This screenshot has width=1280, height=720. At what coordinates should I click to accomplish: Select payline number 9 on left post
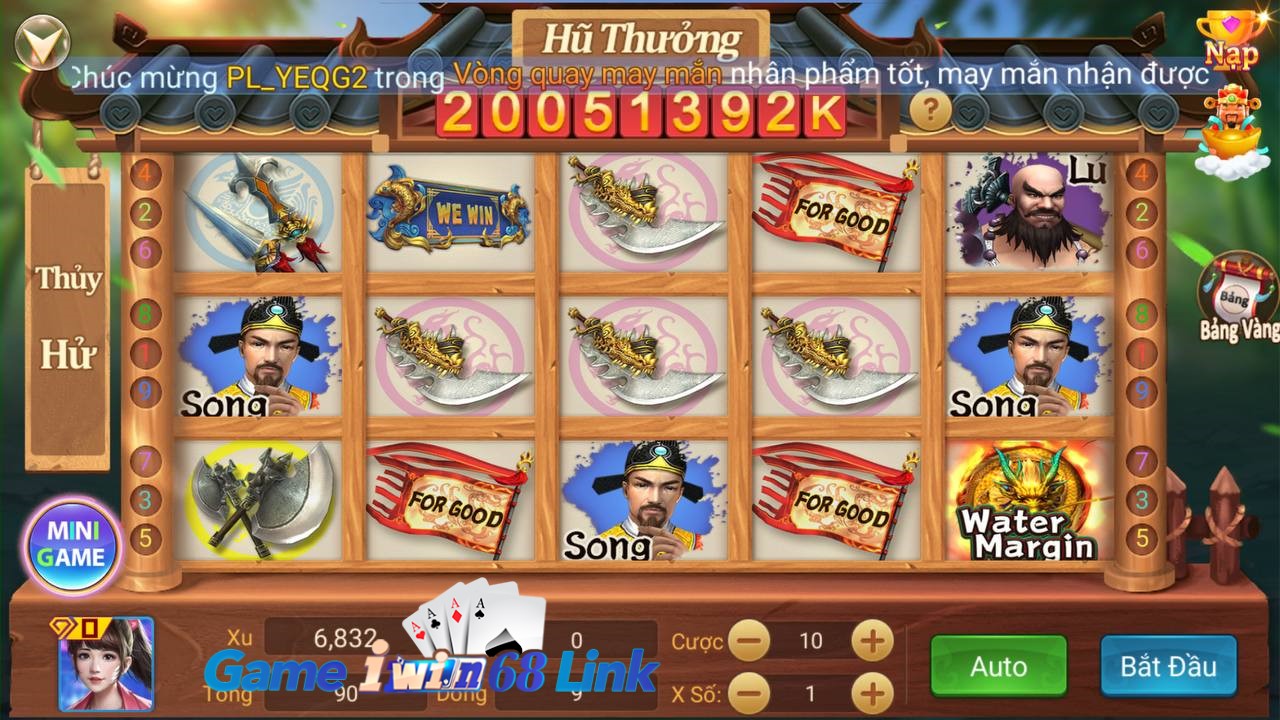tap(146, 390)
